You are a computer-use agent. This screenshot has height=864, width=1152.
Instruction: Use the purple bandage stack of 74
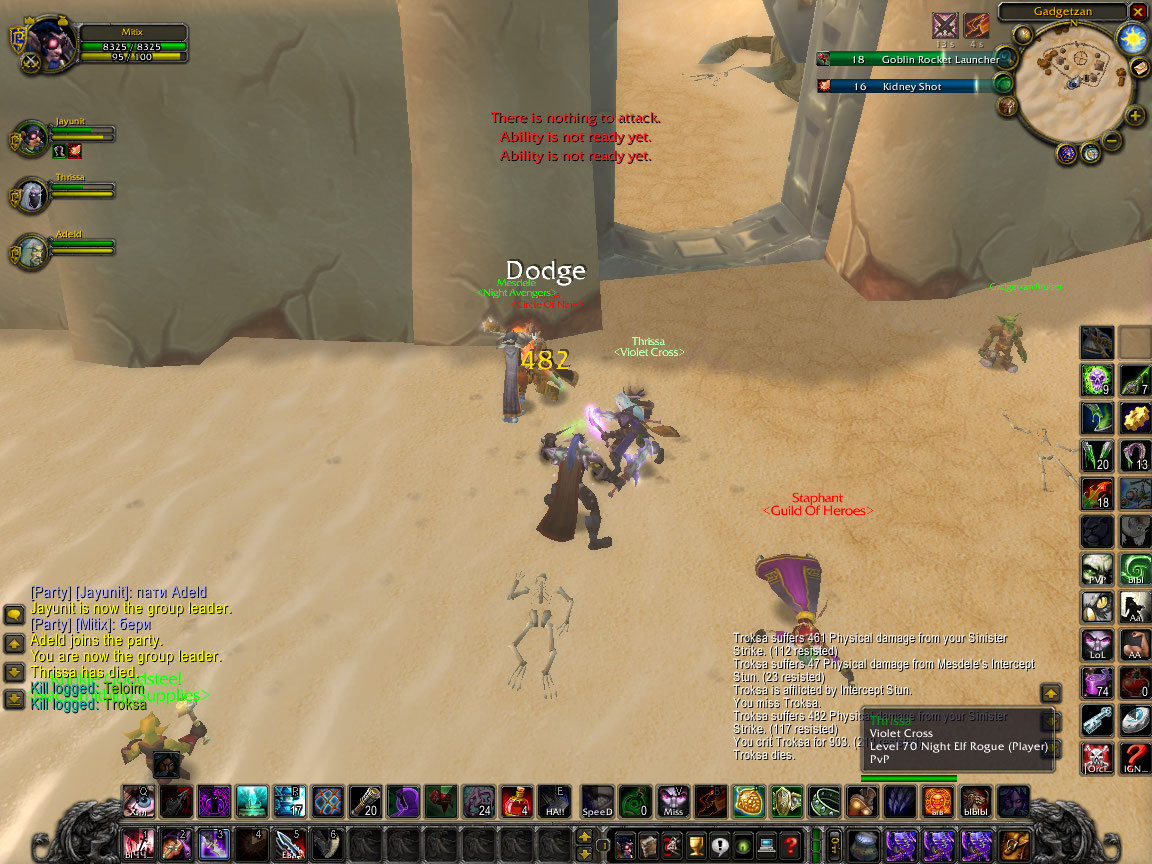tap(1097, 682)
